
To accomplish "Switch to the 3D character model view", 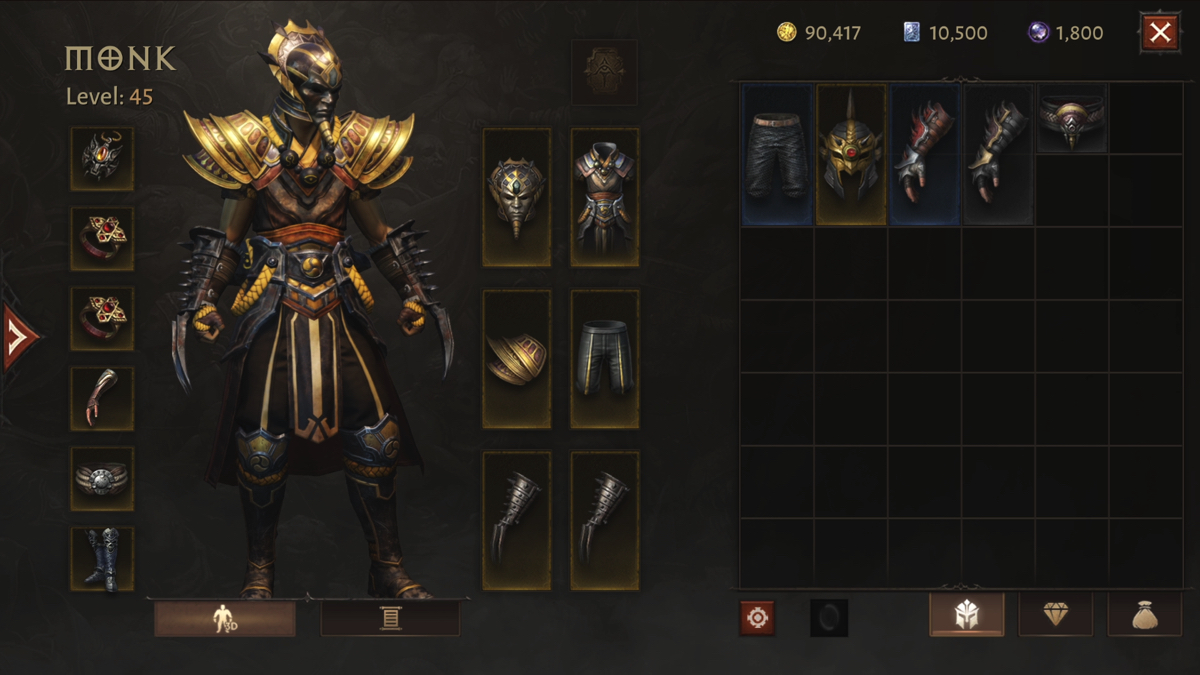I will click(x=225, y=619).
